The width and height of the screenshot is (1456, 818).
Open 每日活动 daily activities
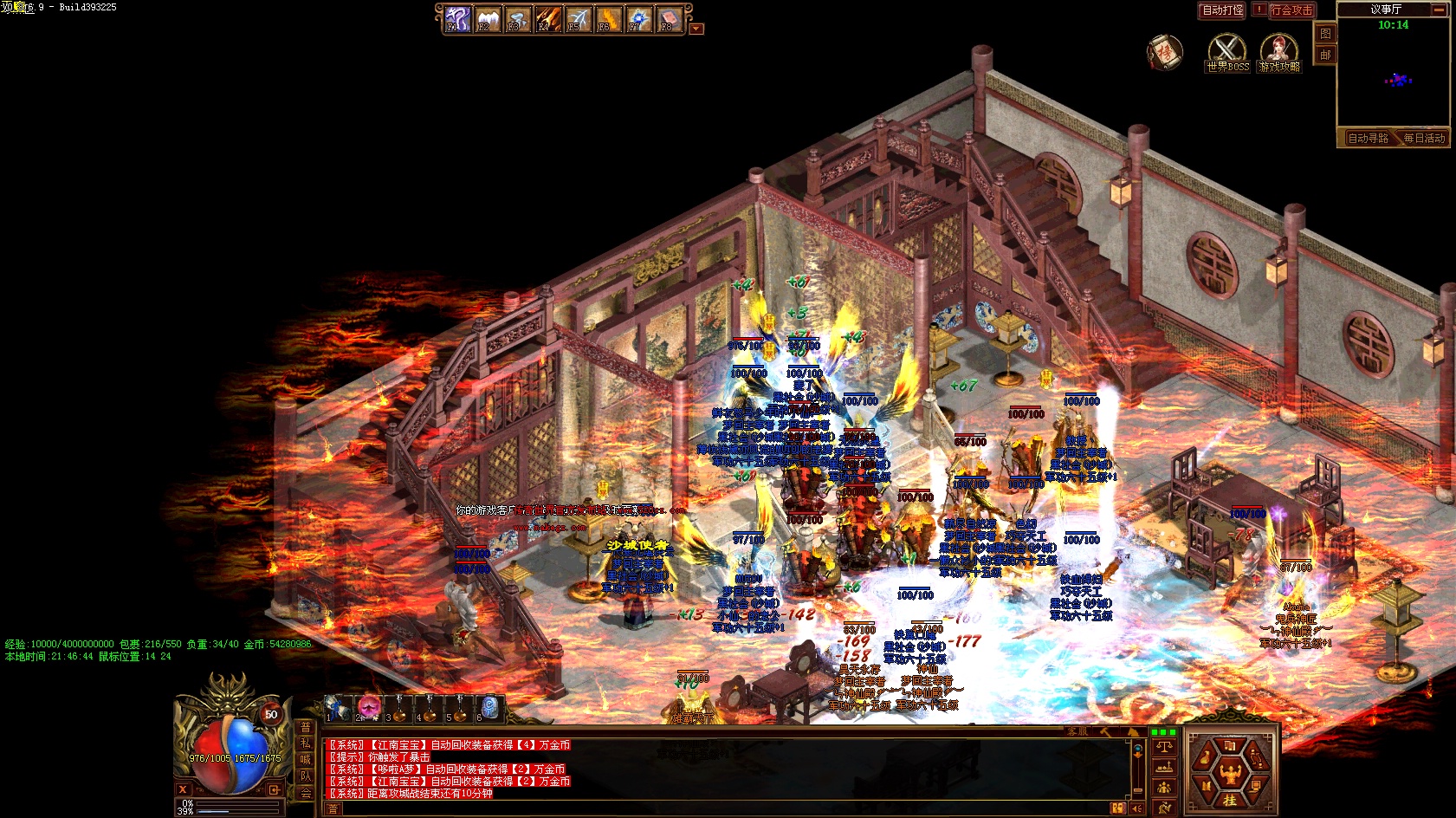click(x=1424, y=138)
